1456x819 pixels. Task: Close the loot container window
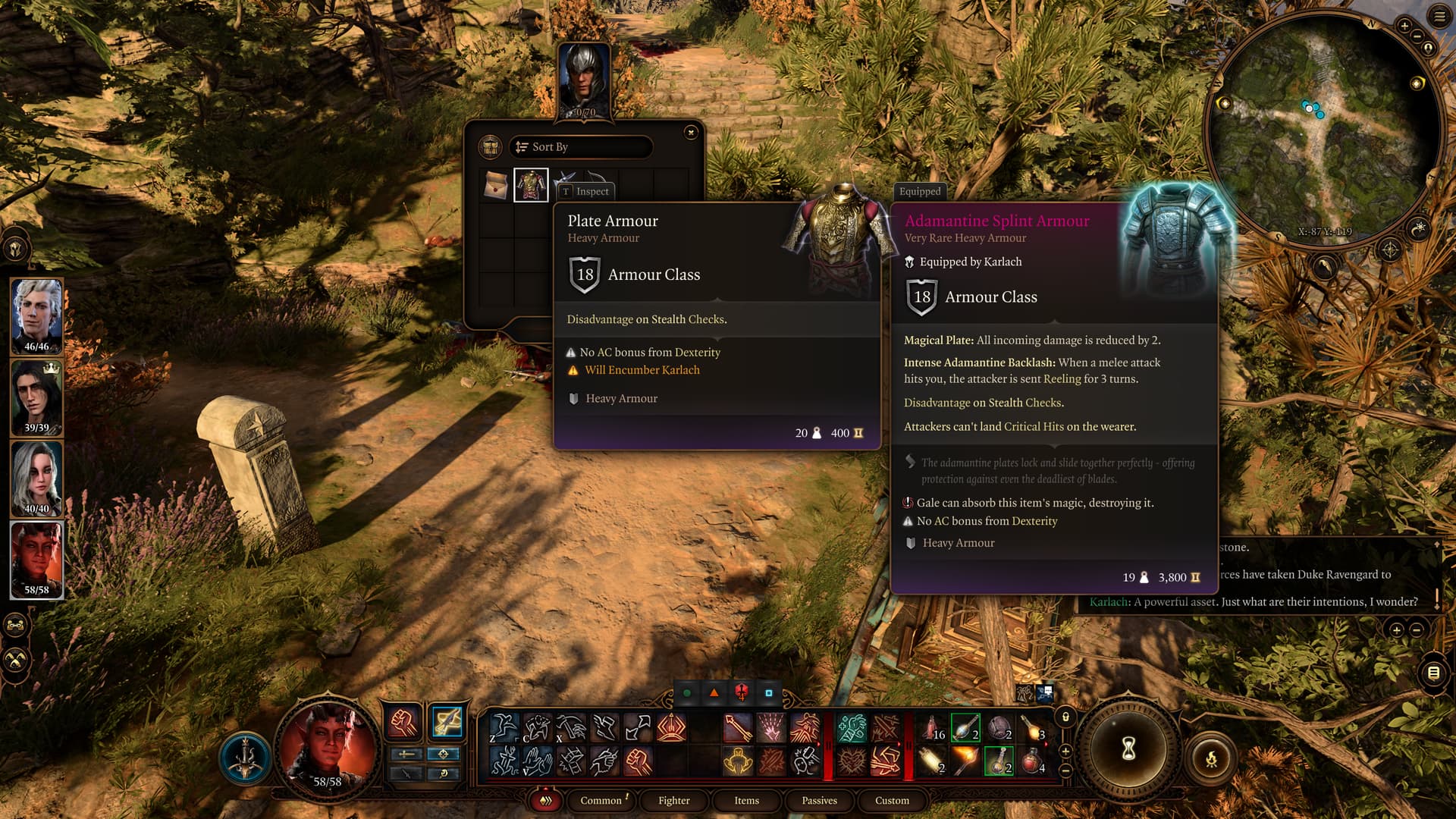click(x=691, y=133)
